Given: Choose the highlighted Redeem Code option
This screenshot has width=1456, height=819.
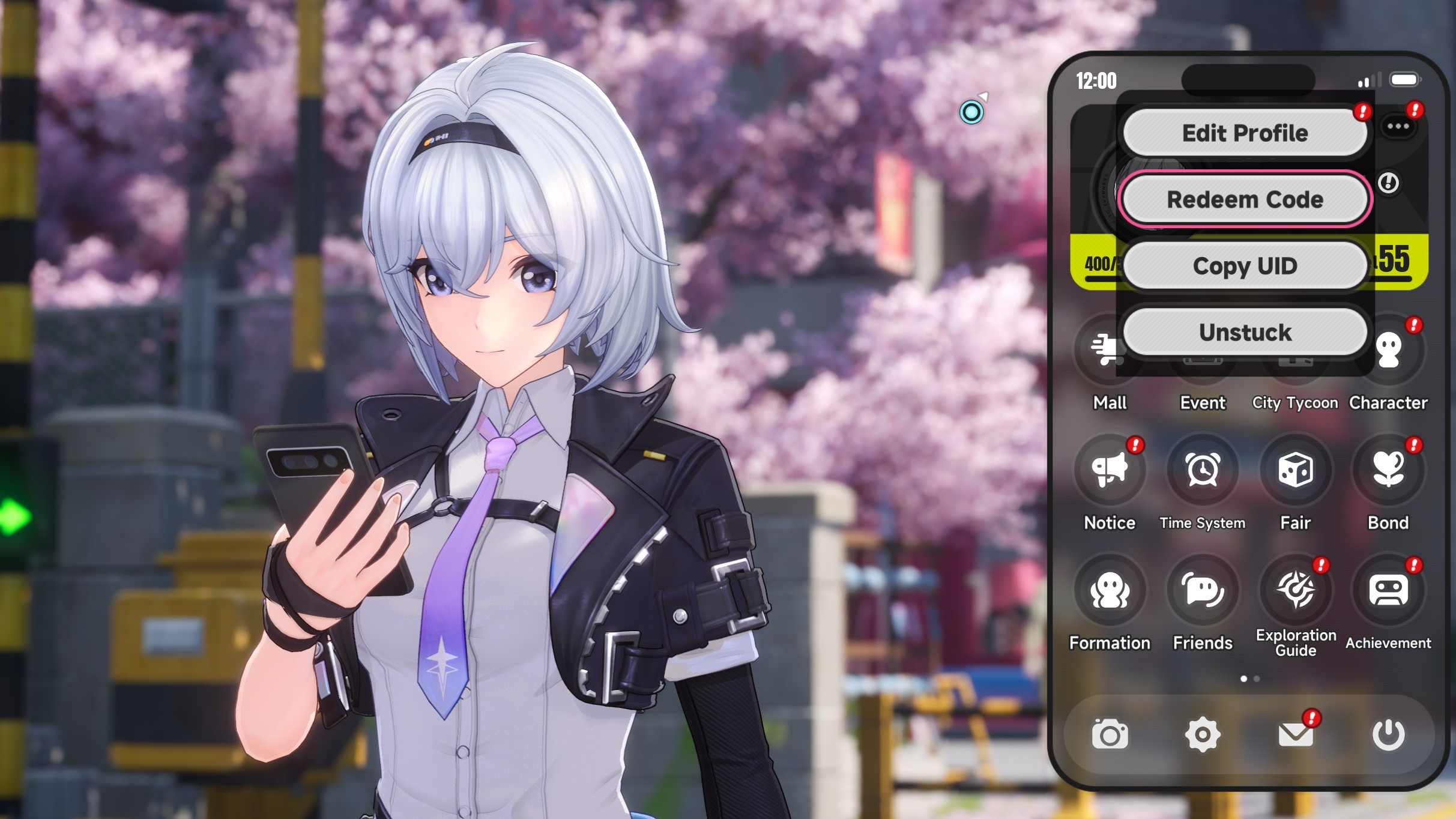Looking at the screenshot, I should (1245, 199).
